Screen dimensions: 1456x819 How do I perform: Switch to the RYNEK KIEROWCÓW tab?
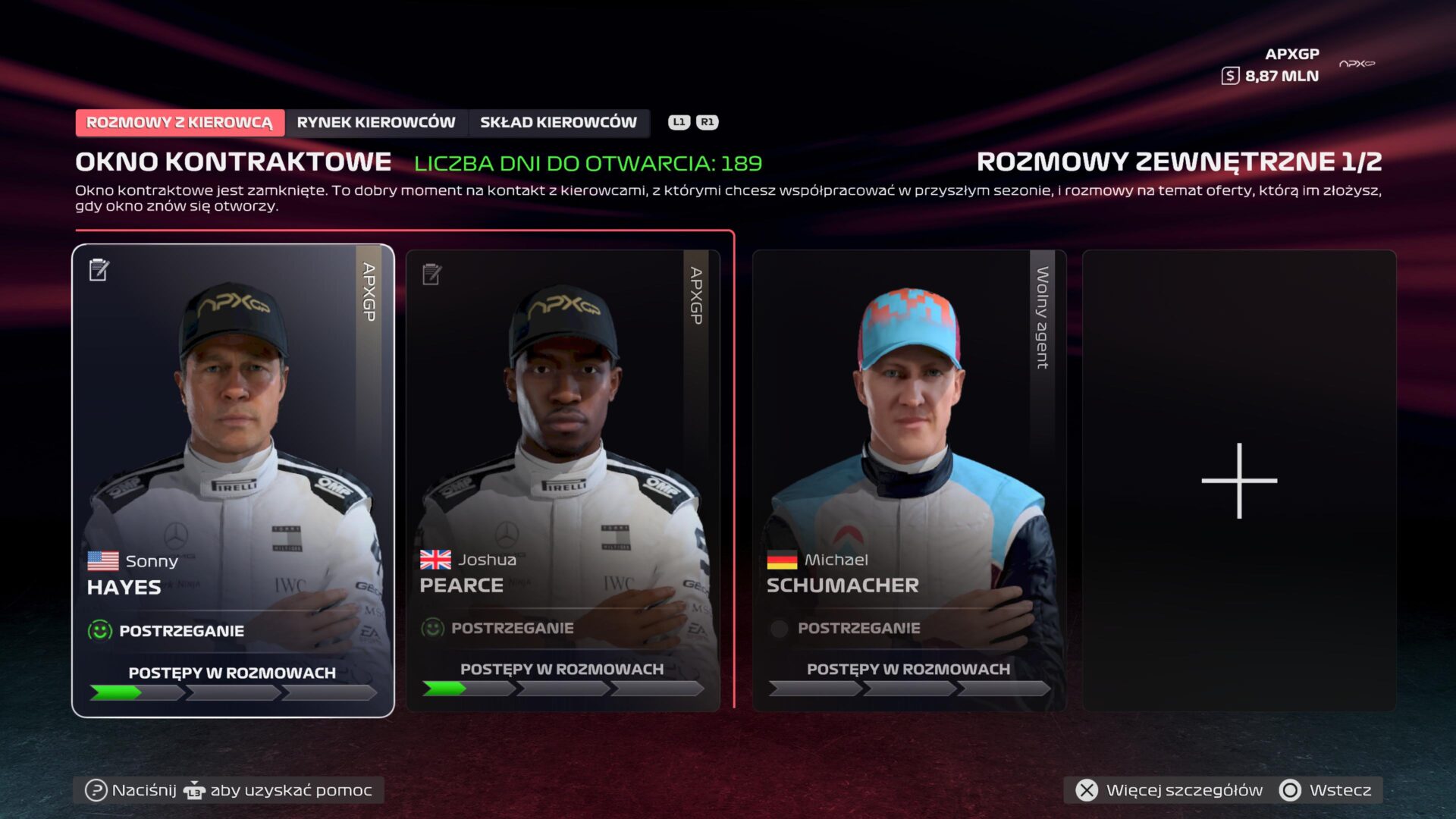(376, 122)
